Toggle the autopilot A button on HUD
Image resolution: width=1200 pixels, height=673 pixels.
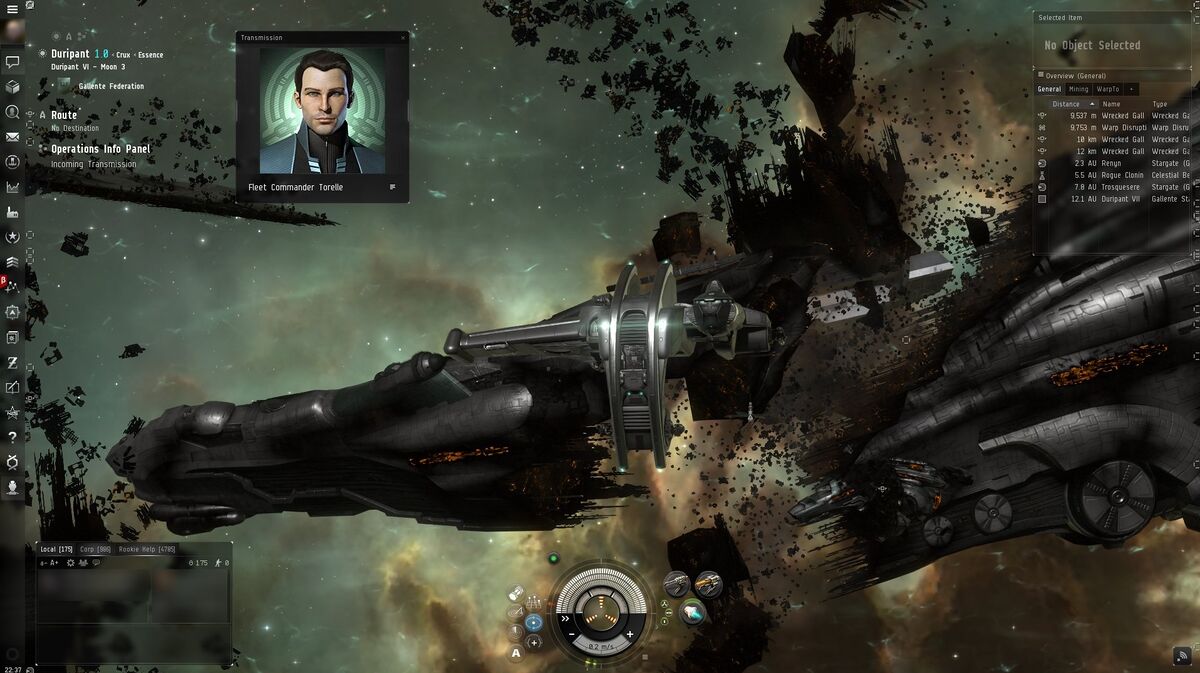(x=516, y=653)
